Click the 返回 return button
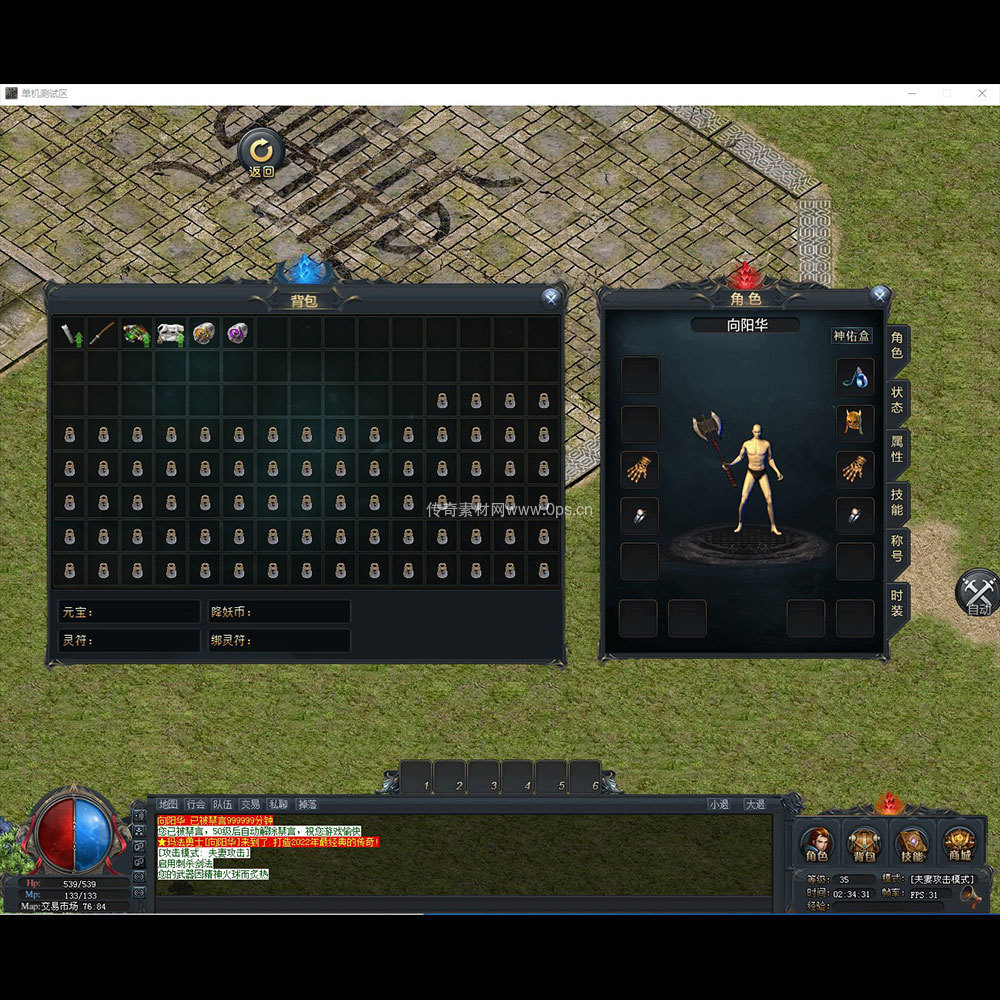Image resolution: width=1000 pixels, height=1000 pixels. (261, 153)
